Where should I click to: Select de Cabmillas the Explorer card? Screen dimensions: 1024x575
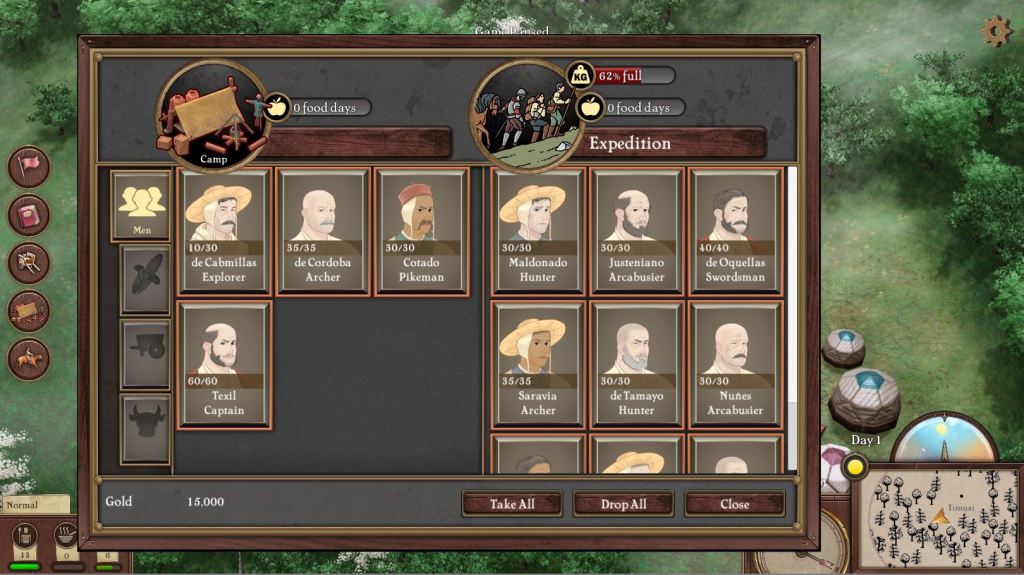tap(224, 231)
